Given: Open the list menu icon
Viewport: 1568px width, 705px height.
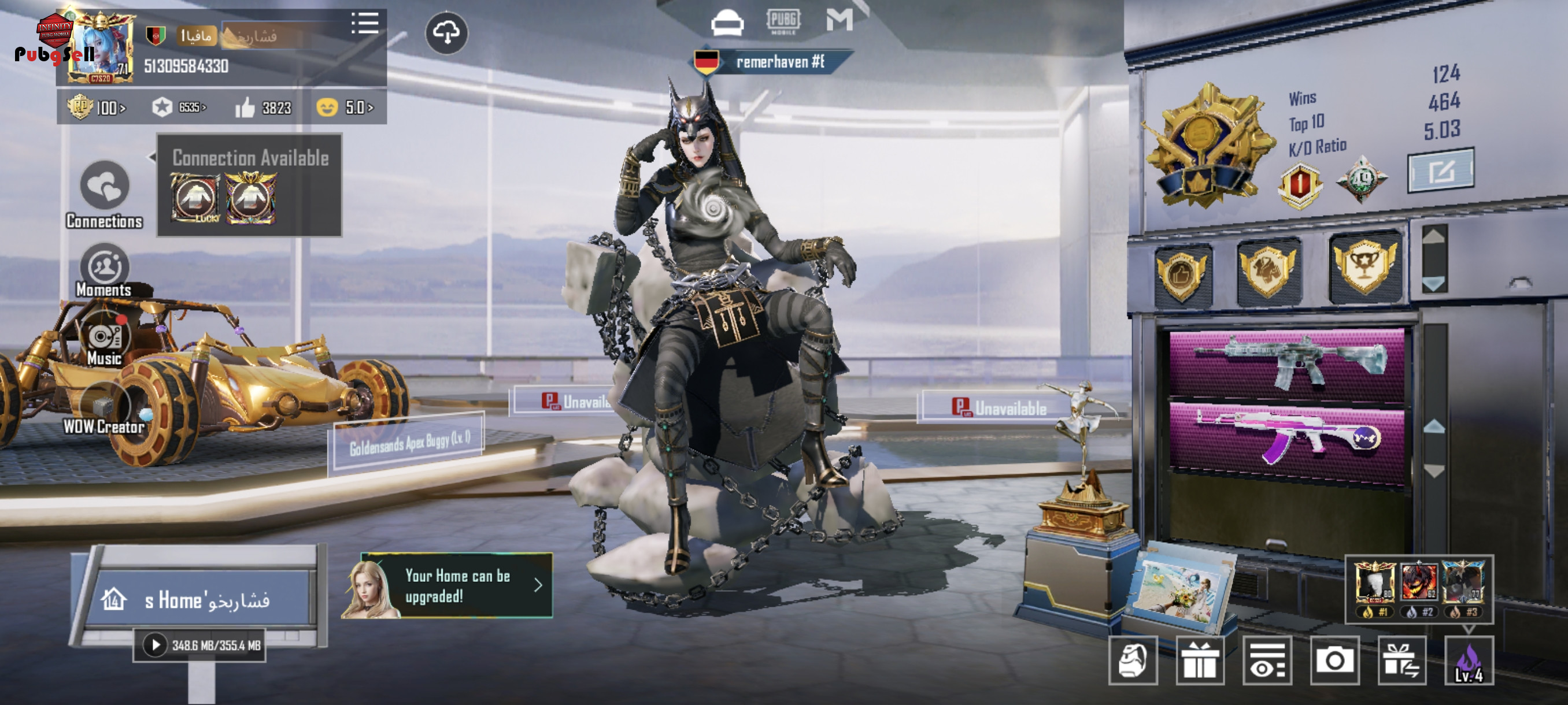Looking at the screenshot, I should click(365, 24).
